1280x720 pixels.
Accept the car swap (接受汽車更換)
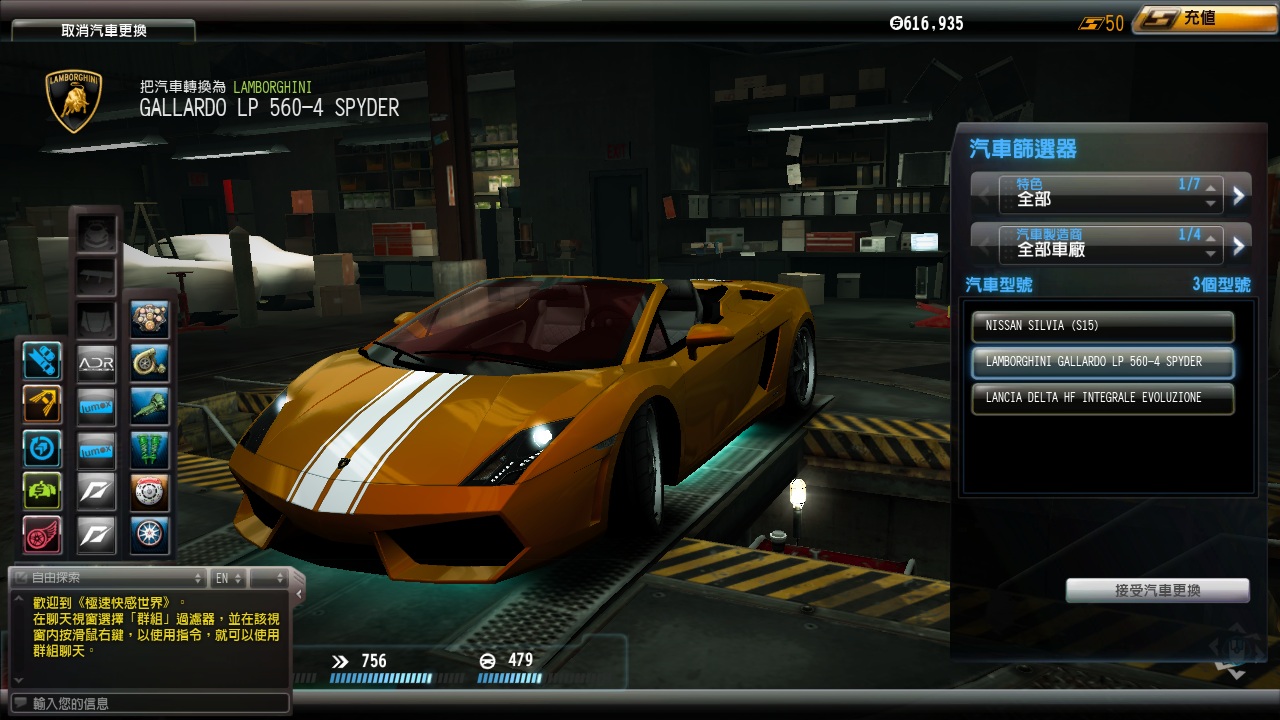(x=1157, y=591)
